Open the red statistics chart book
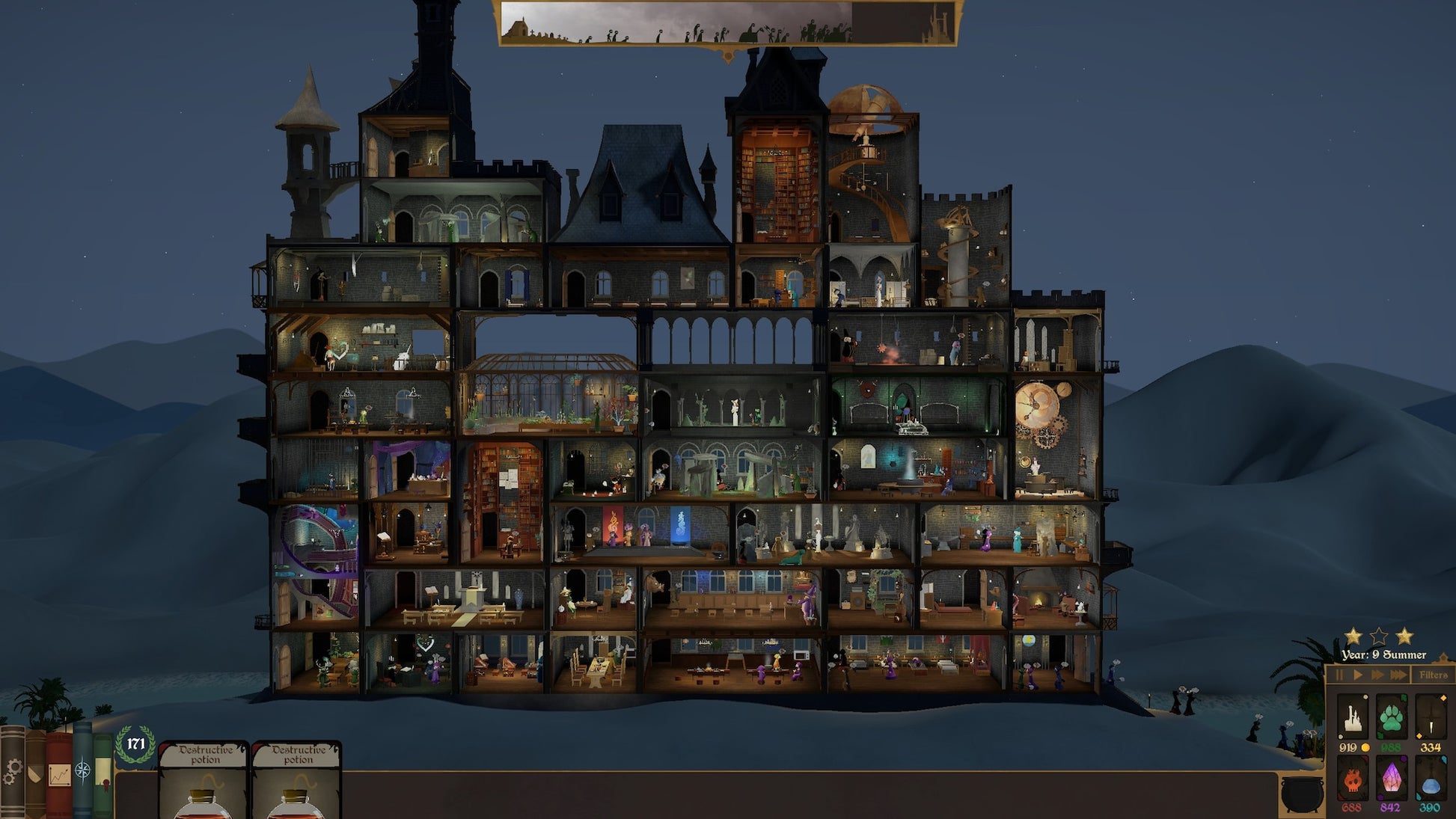Image resolution: width=1456 pixels, height=819 pixels. (x=59, y=774)
